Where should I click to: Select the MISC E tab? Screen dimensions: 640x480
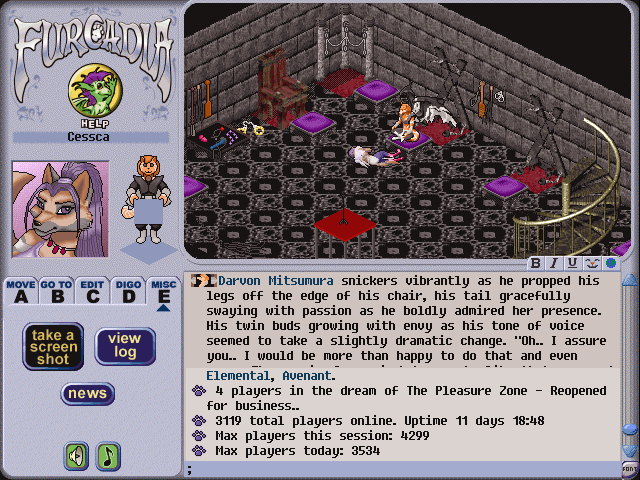click(x=163, y=291)
